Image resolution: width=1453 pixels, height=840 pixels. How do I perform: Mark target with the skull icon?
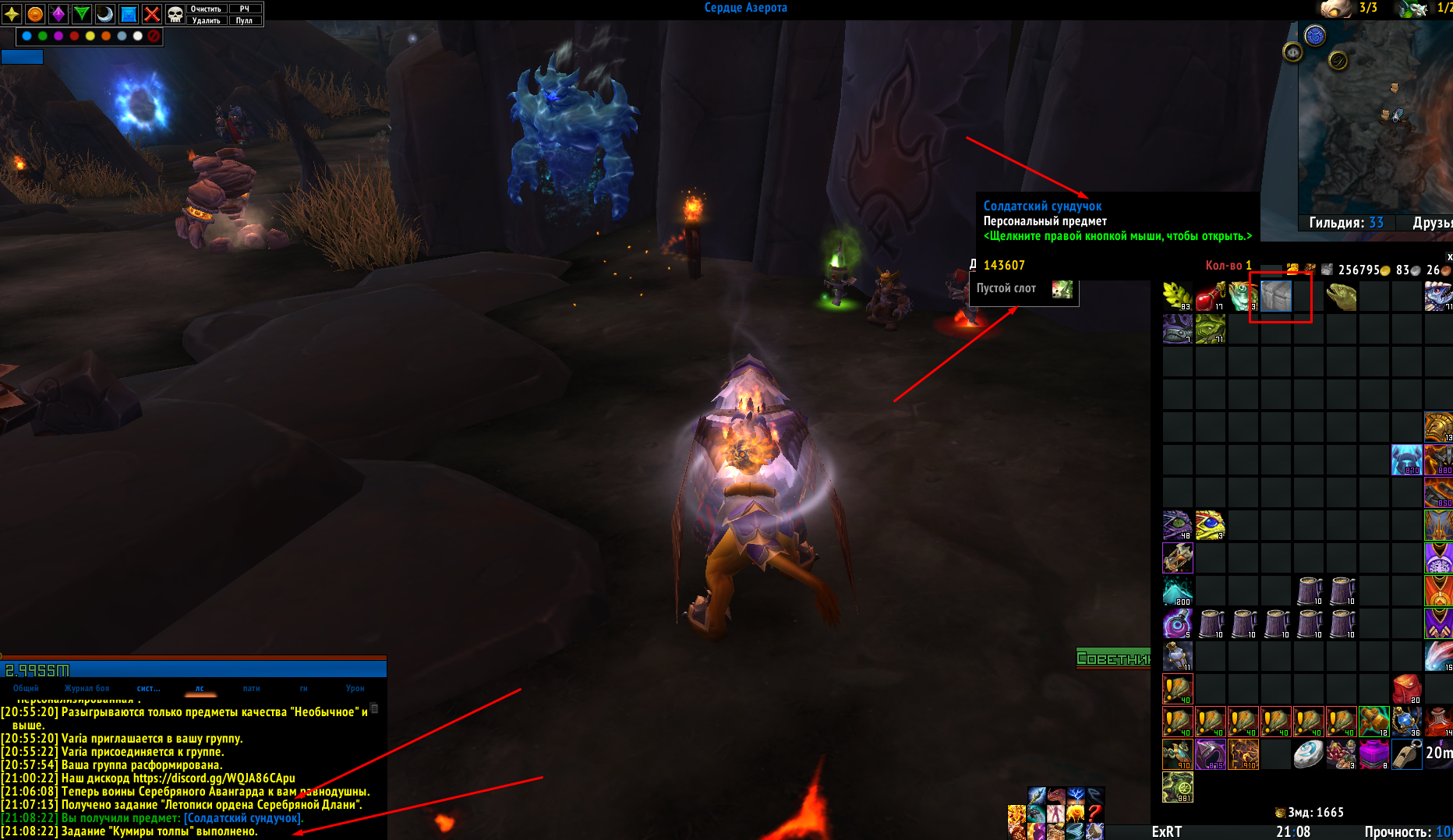coord(175,14)
